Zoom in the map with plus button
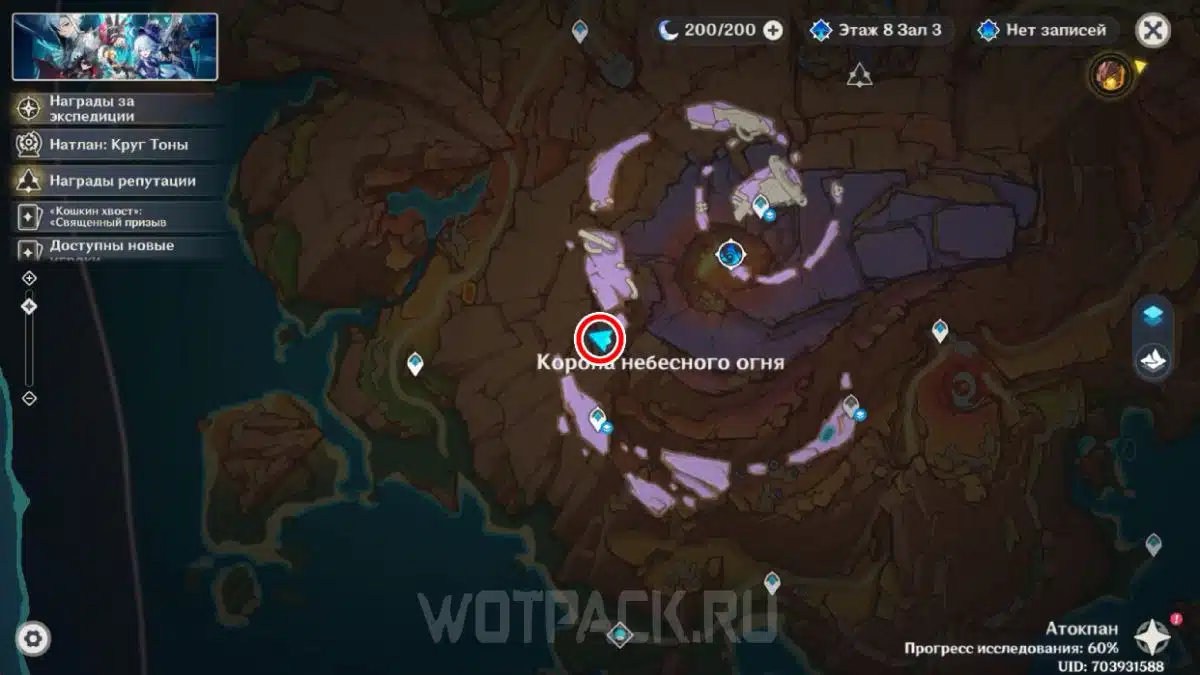This screenshot has height=675, width=1200. pos(29,278)
